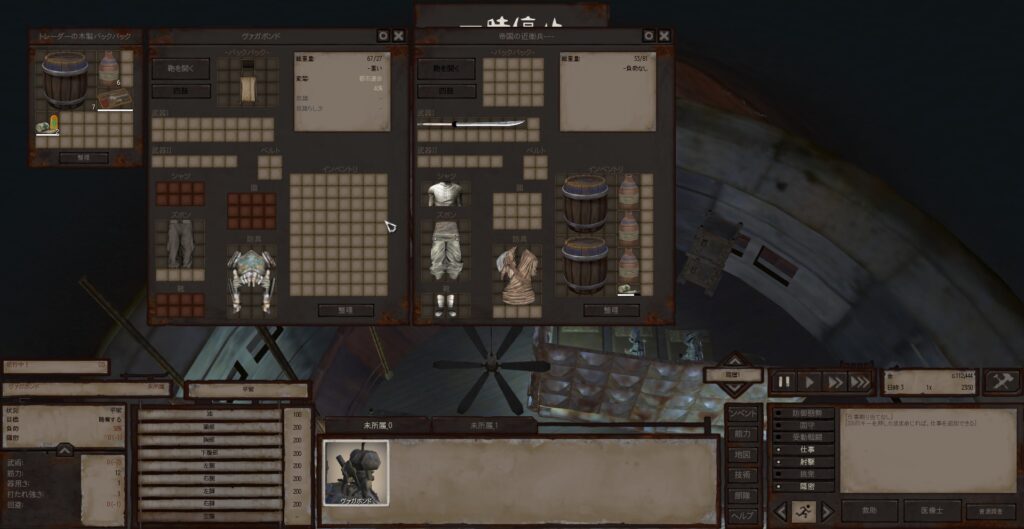Set game speed to triple fast-forward
The height and width of the screenshot is (529, 1024).
click(859, 382)
